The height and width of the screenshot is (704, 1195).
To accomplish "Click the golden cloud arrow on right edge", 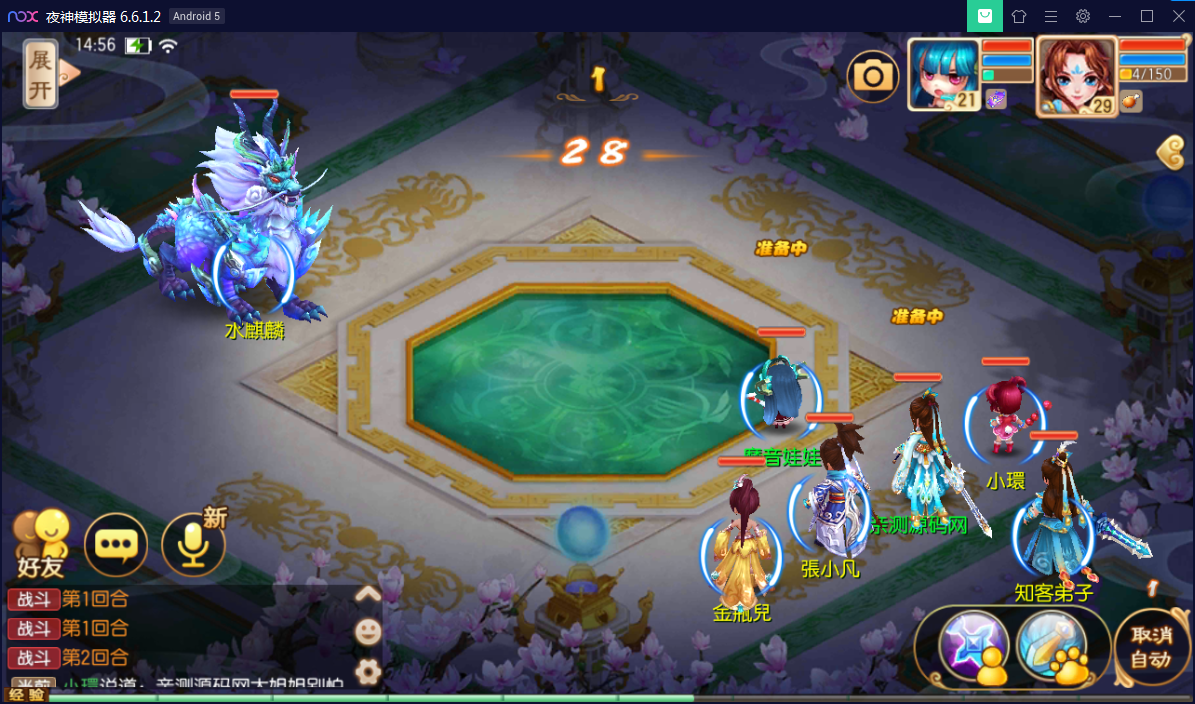I will (x=1171, y=153).
